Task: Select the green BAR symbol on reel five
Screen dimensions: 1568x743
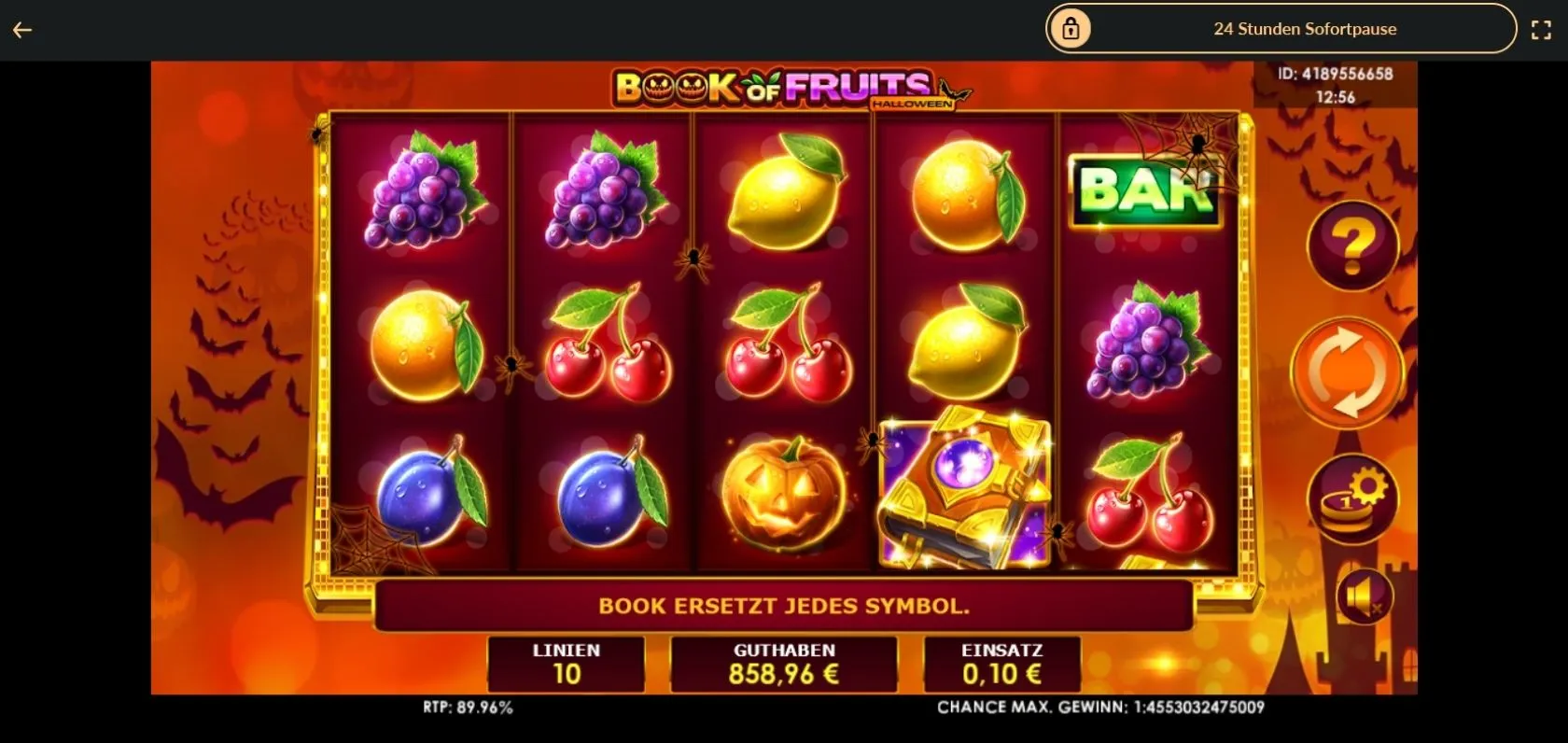Action: (1146, 193)
